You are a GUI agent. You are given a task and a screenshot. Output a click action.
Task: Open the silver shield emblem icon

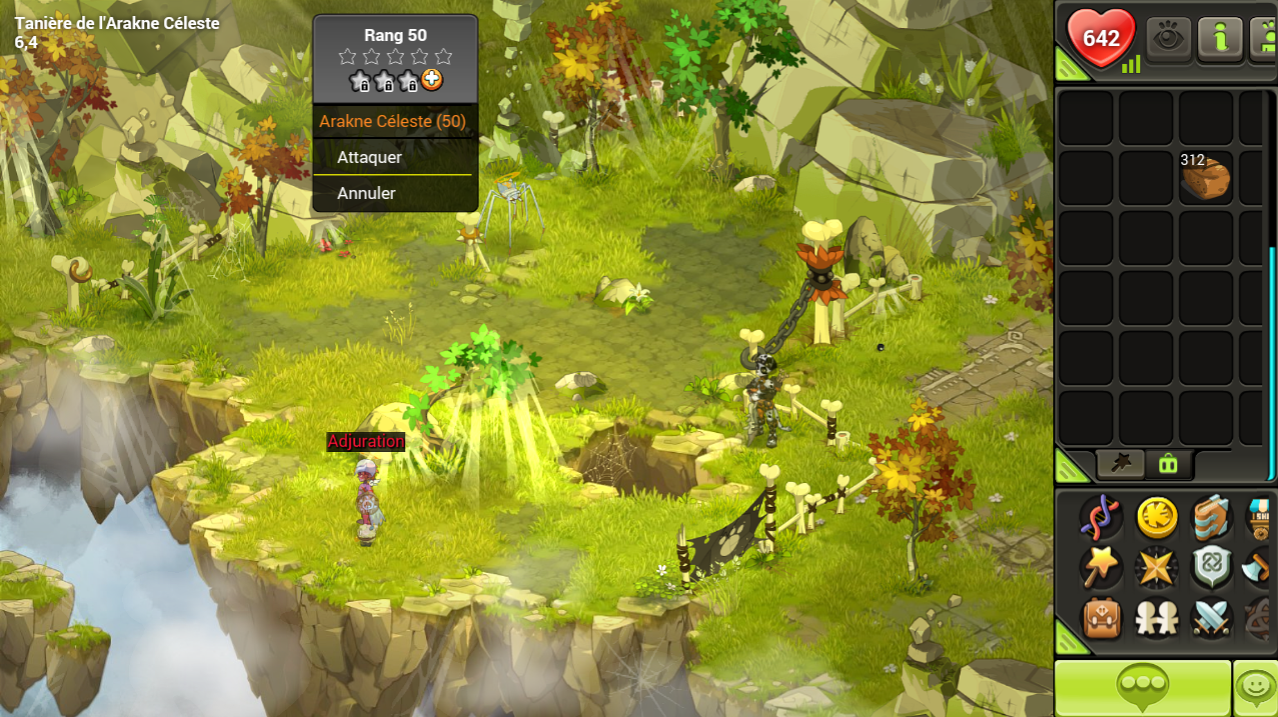pyautogui.click(x=1210, y=568)
